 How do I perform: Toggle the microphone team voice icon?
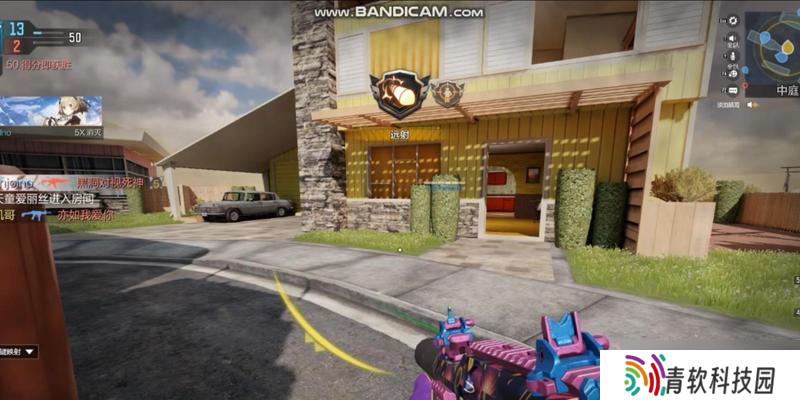pyautogui.click(x=733, y=56)
